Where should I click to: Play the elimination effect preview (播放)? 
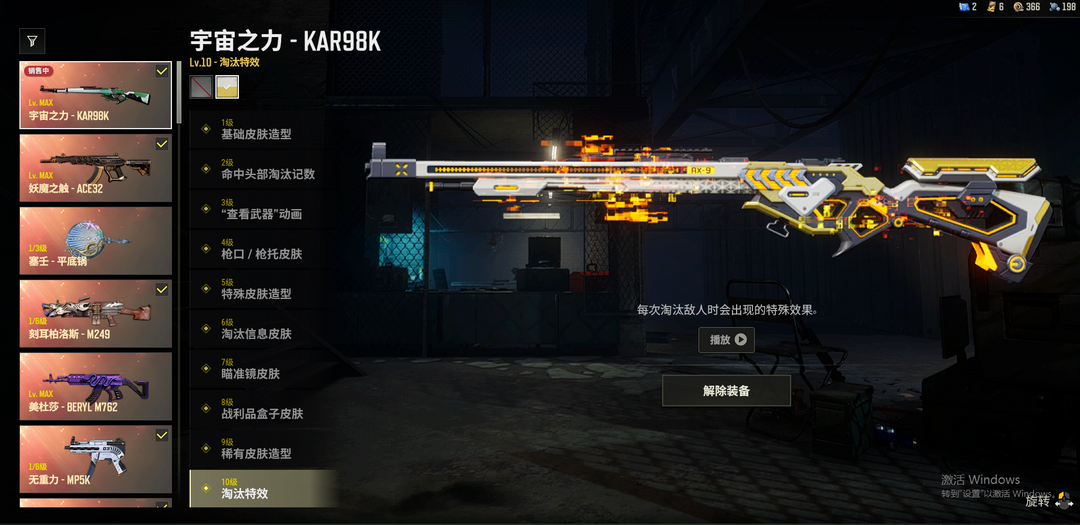pyautogui.click(x=727, y=340)
